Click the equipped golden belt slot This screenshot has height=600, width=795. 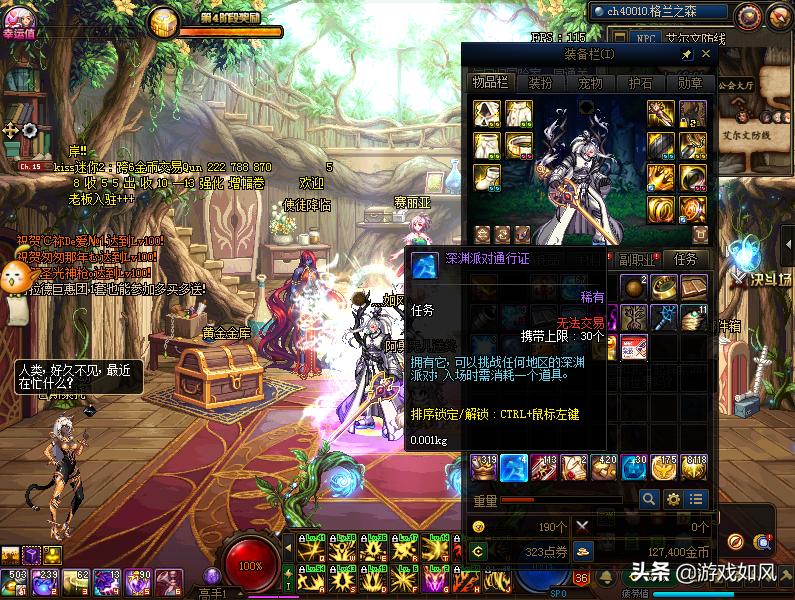[518, 145]
